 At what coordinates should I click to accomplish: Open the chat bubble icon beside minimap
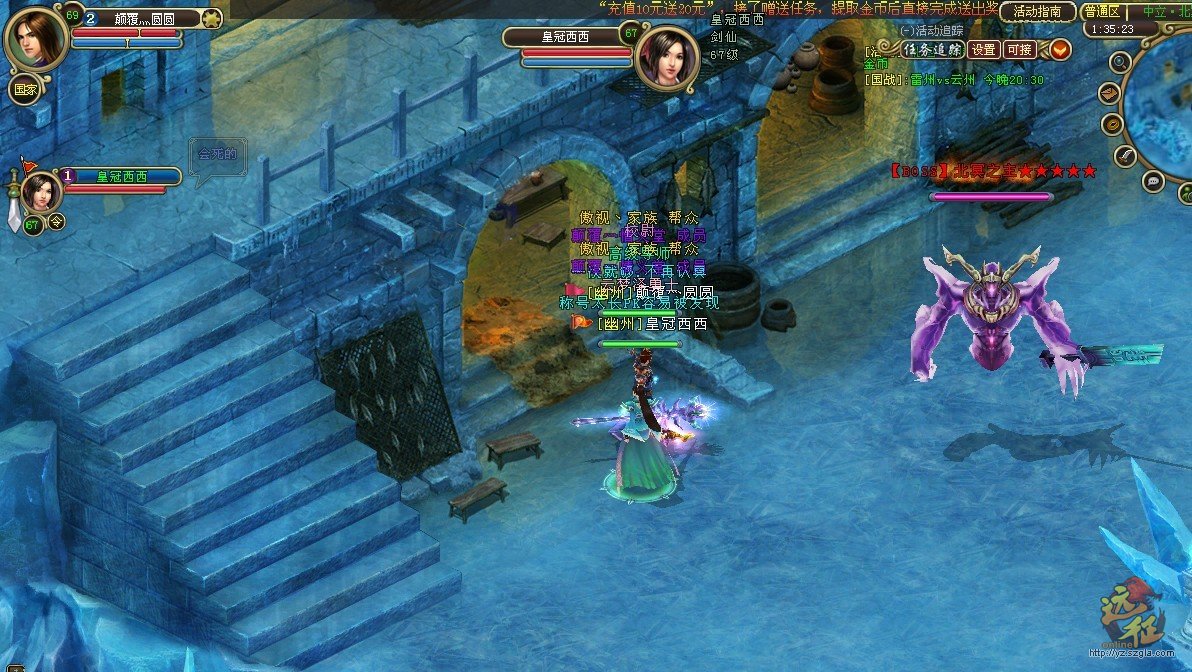click(1152, 181)
